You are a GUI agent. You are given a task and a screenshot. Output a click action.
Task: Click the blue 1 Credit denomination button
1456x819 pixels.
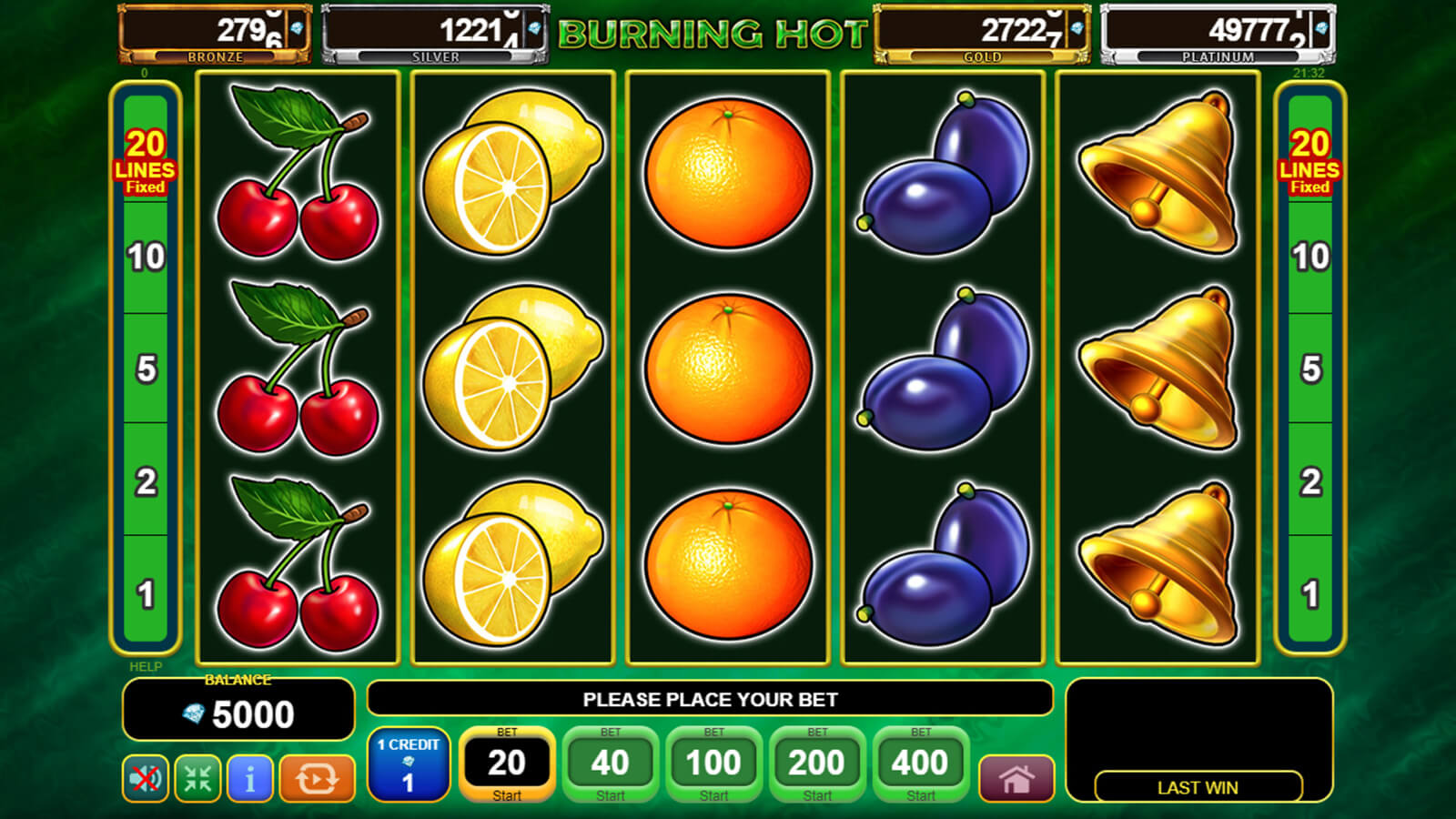pos(409,764)
